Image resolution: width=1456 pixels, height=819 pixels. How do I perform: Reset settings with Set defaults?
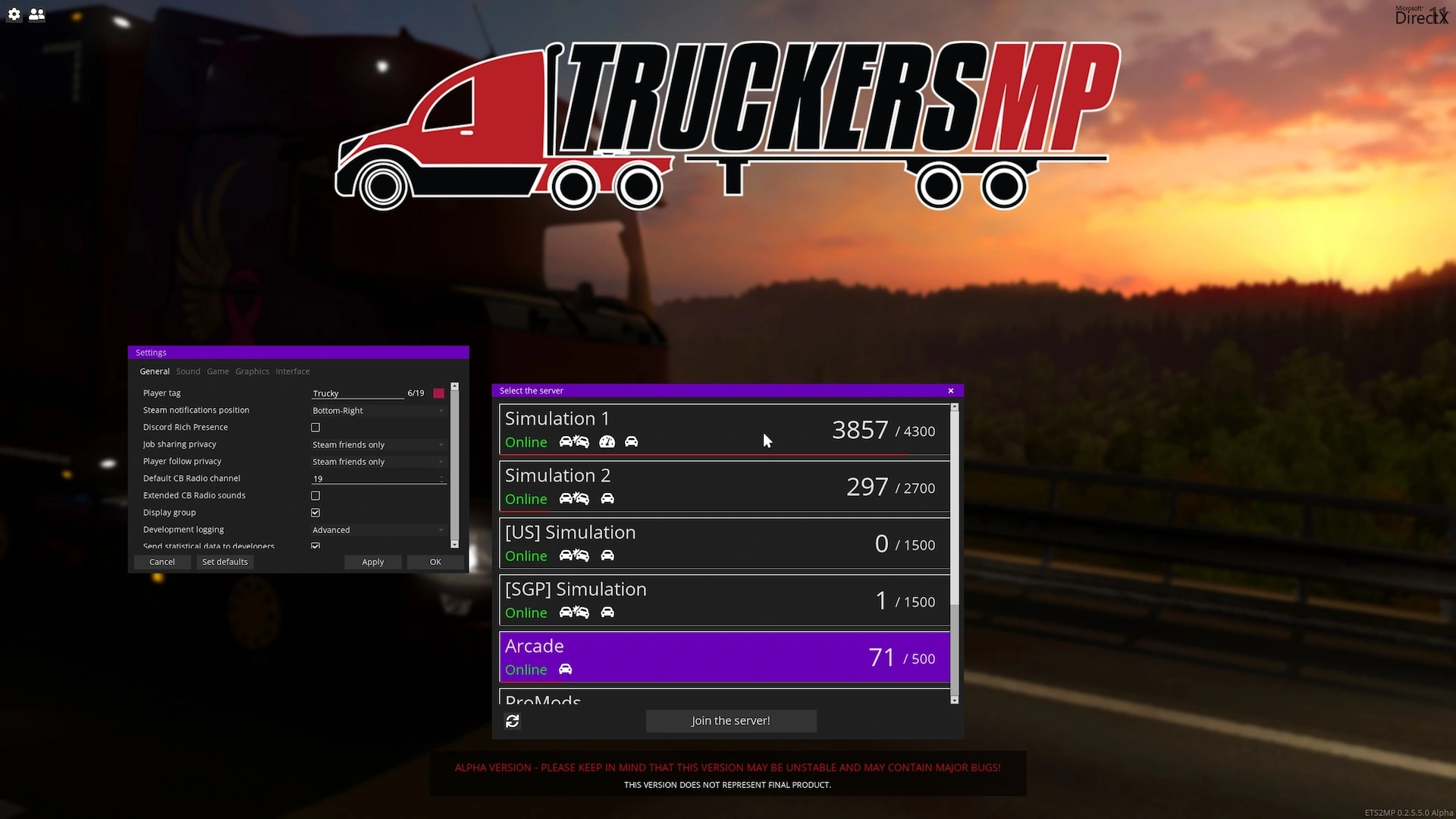click(224, 562)
